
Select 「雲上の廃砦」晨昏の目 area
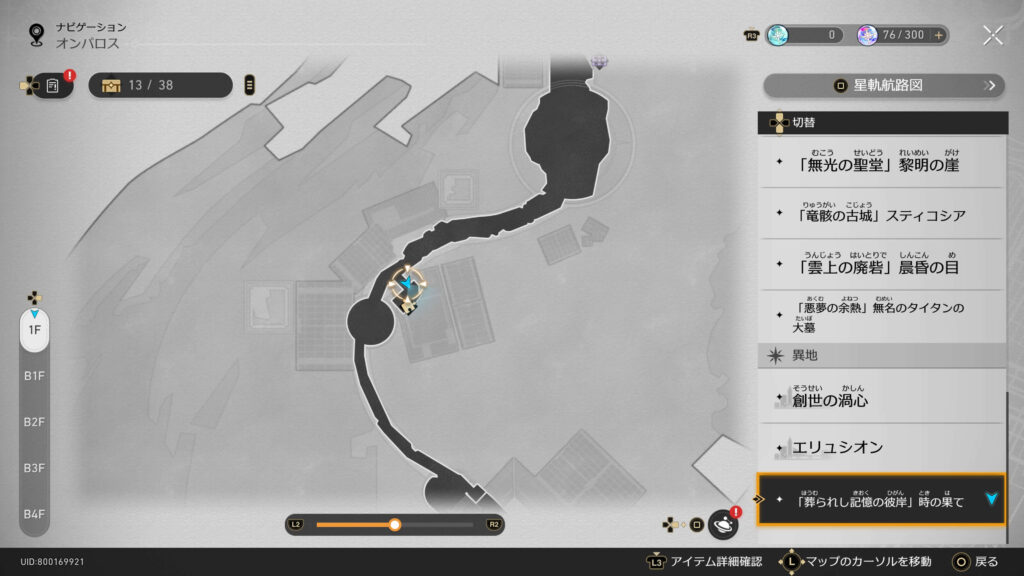880,265
